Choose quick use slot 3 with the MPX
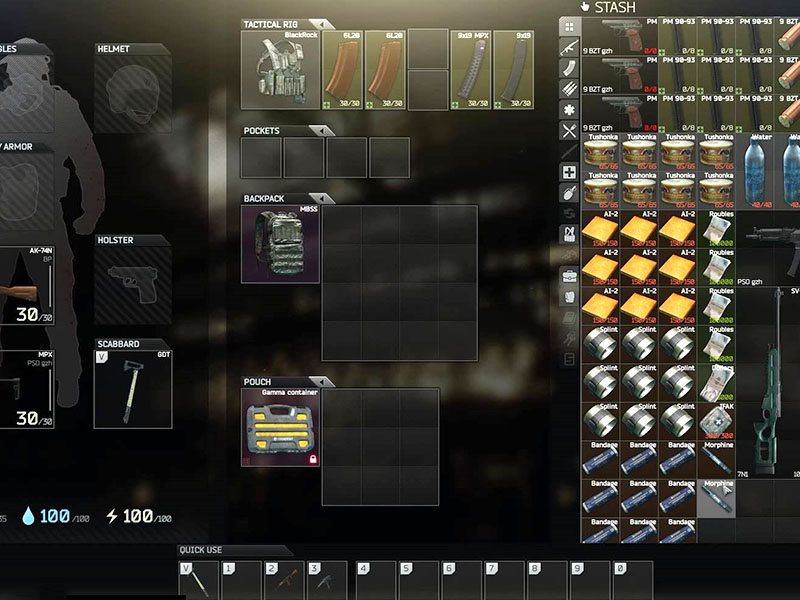Image resolution: width=800 pixels, height=600 pixels. coord(327,580)
